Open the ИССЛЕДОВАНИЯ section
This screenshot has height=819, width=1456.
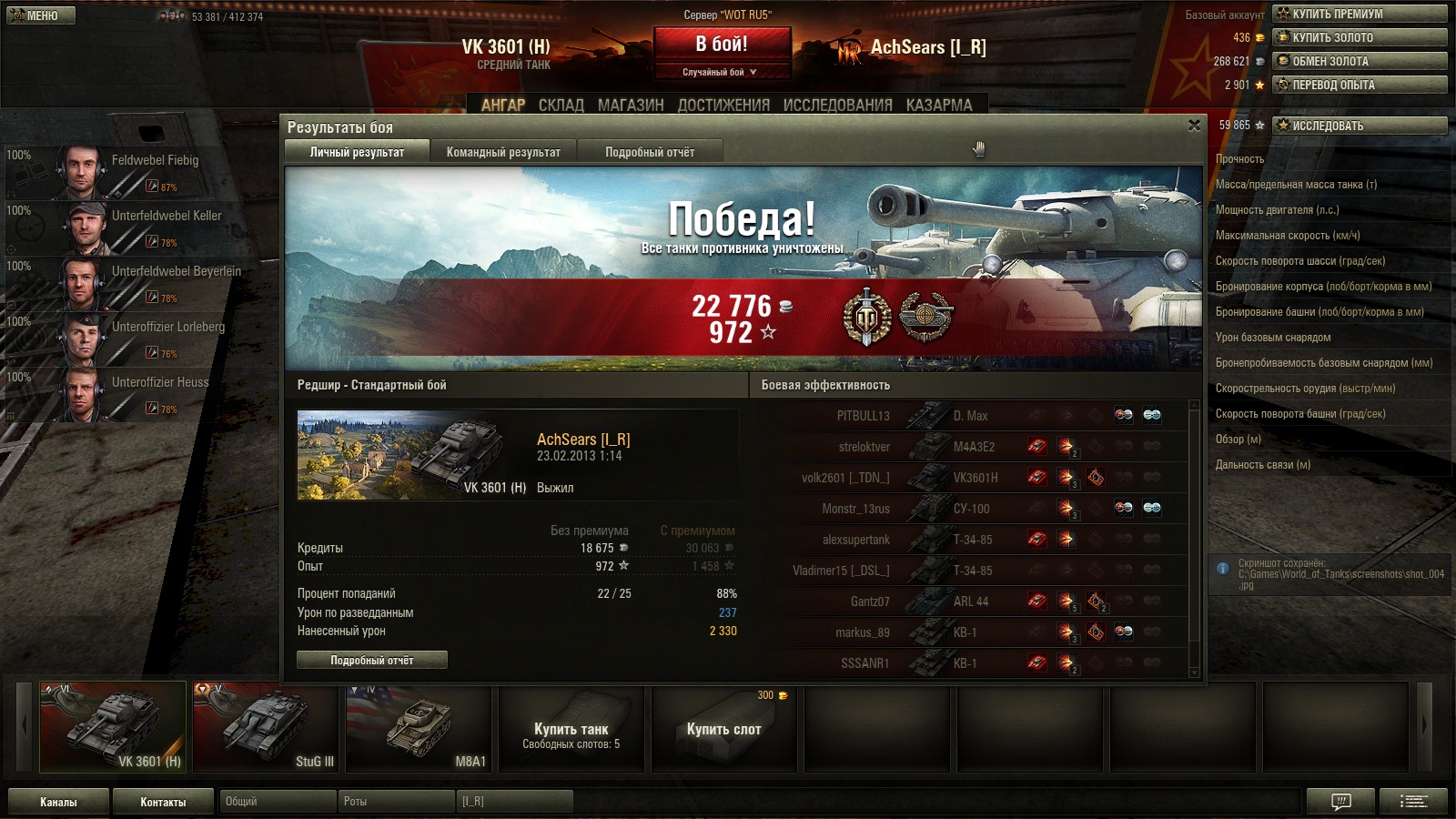coord(837,105)
